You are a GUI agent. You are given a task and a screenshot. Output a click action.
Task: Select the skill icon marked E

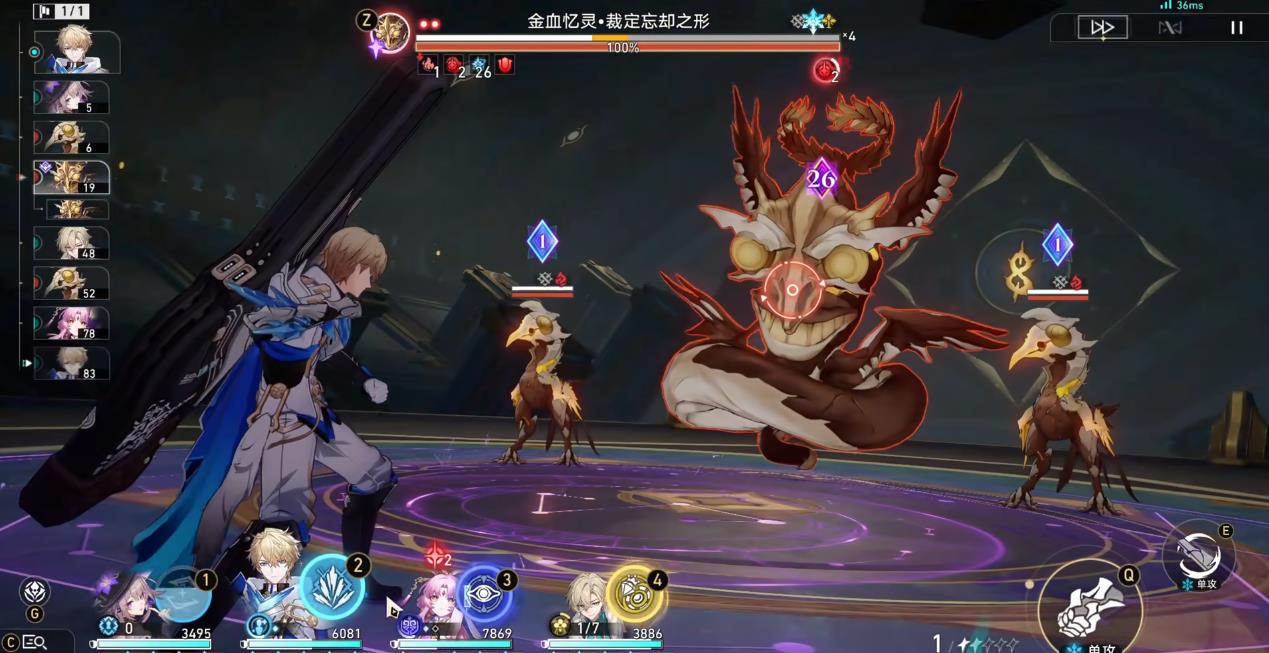pos(1198,556)
